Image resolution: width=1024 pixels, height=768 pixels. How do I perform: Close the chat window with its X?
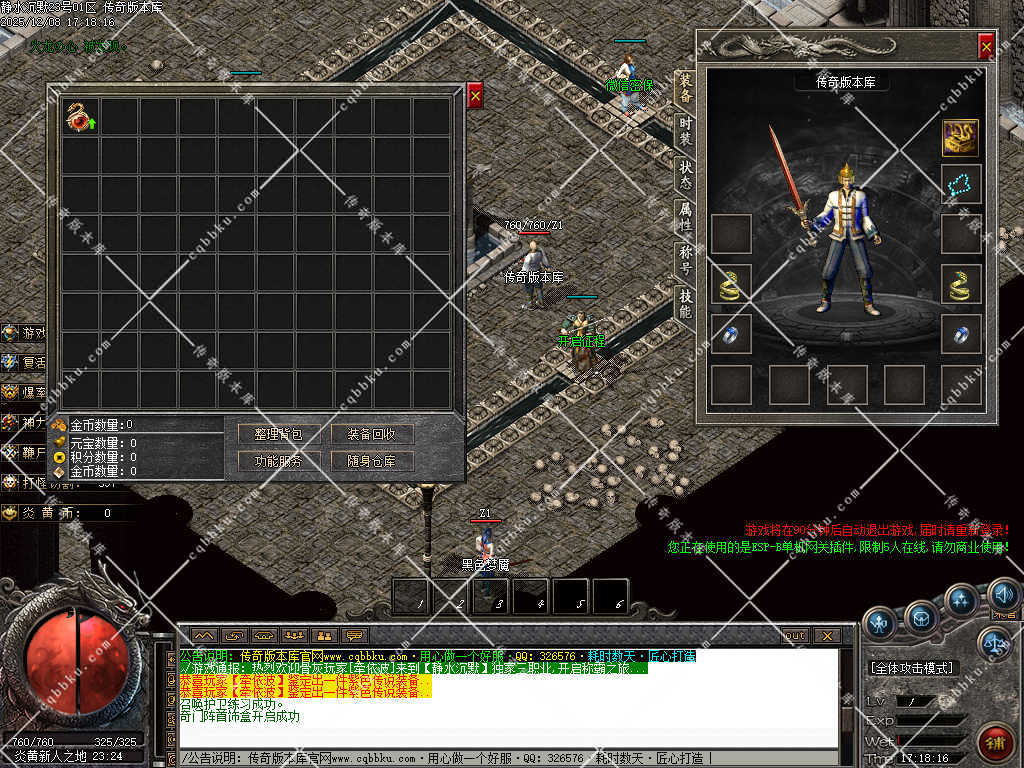[827, 635]
